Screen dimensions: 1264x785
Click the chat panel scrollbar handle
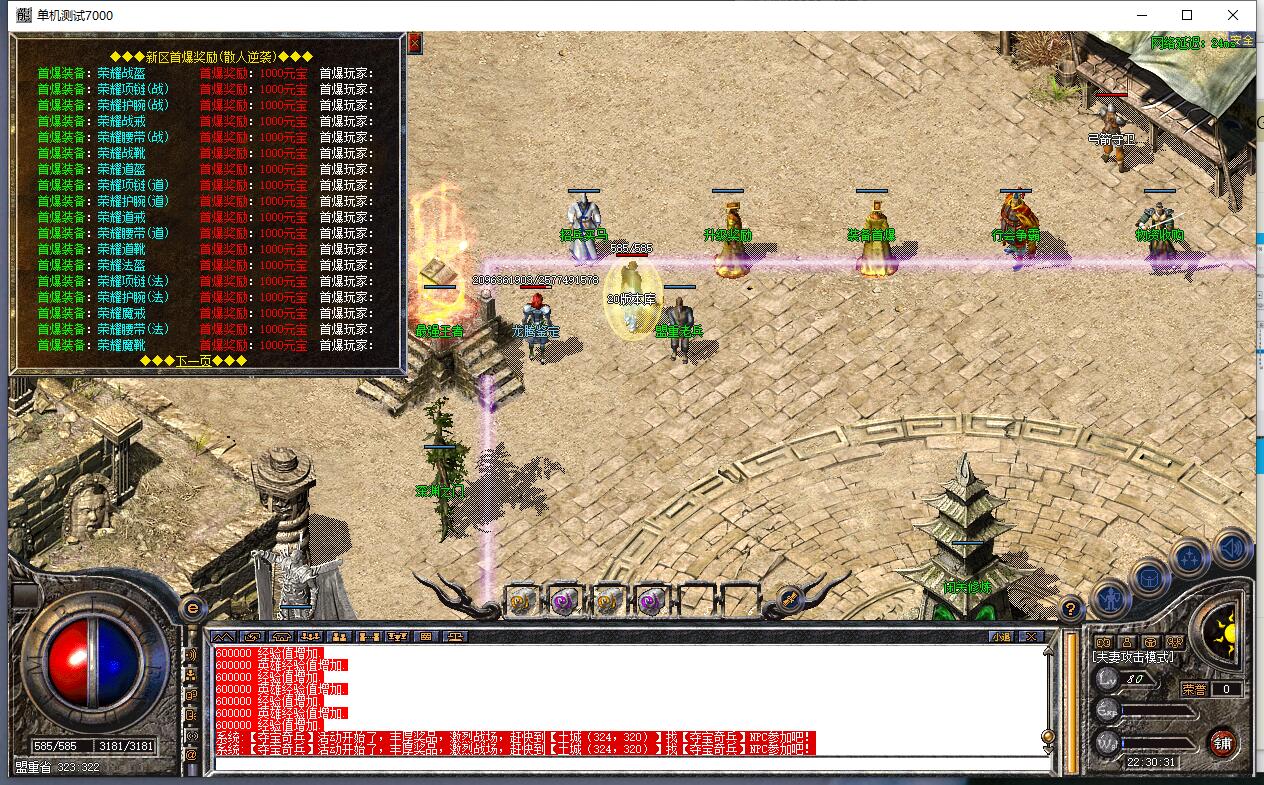(1048, 737)
